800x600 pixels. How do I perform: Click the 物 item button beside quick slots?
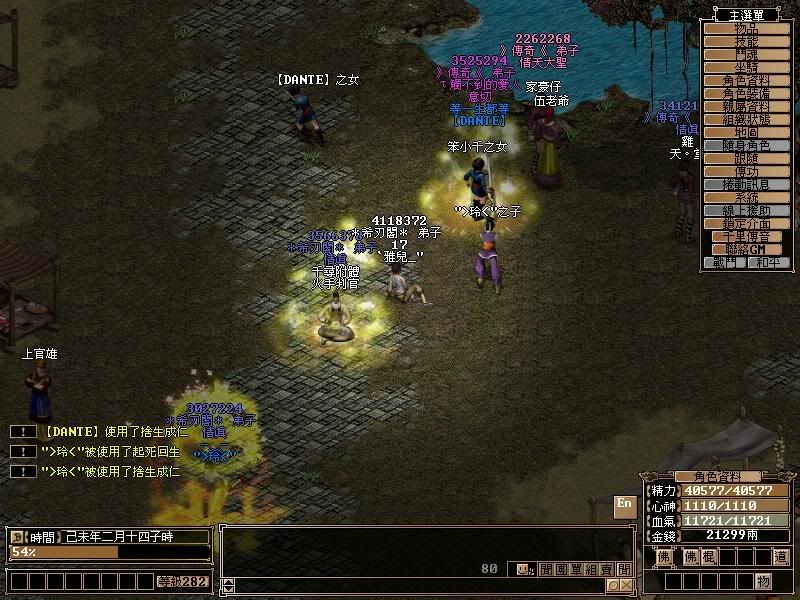(763, 581)
